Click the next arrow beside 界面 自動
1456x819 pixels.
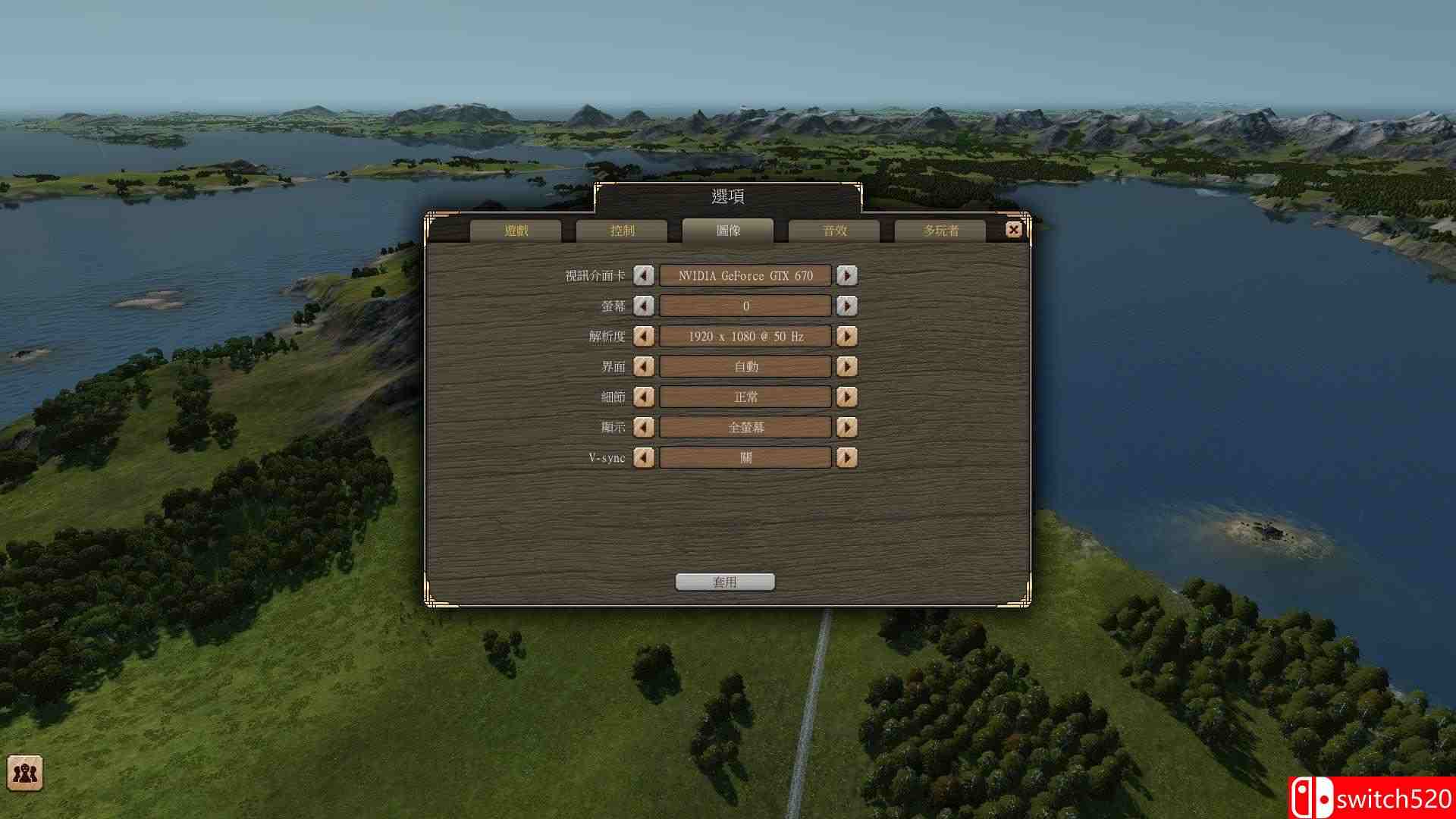[x=847, y=366]
